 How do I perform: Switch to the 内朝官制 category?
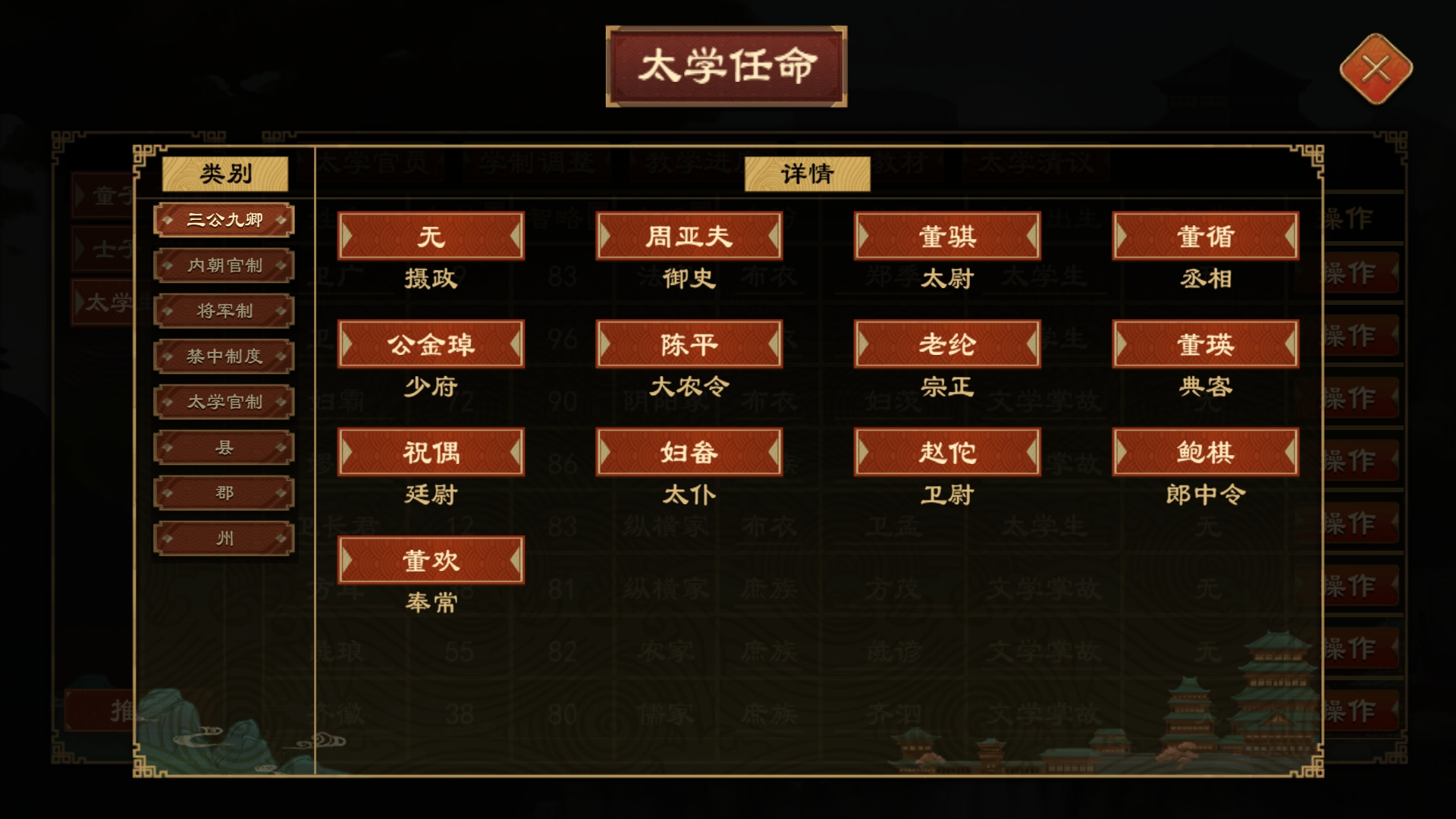(x=224, y=265)
